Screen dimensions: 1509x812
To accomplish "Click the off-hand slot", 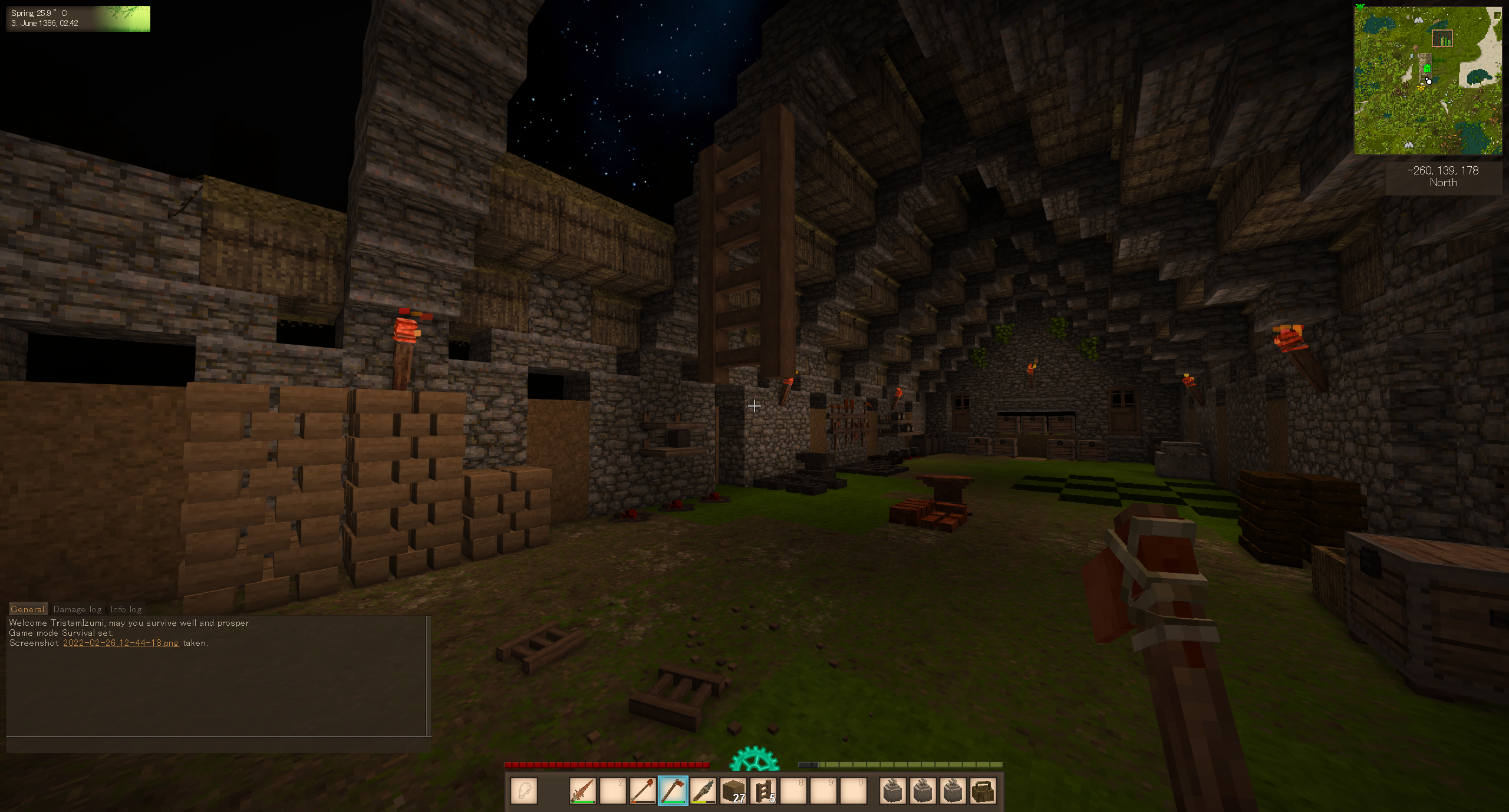I will pos(524,791).
